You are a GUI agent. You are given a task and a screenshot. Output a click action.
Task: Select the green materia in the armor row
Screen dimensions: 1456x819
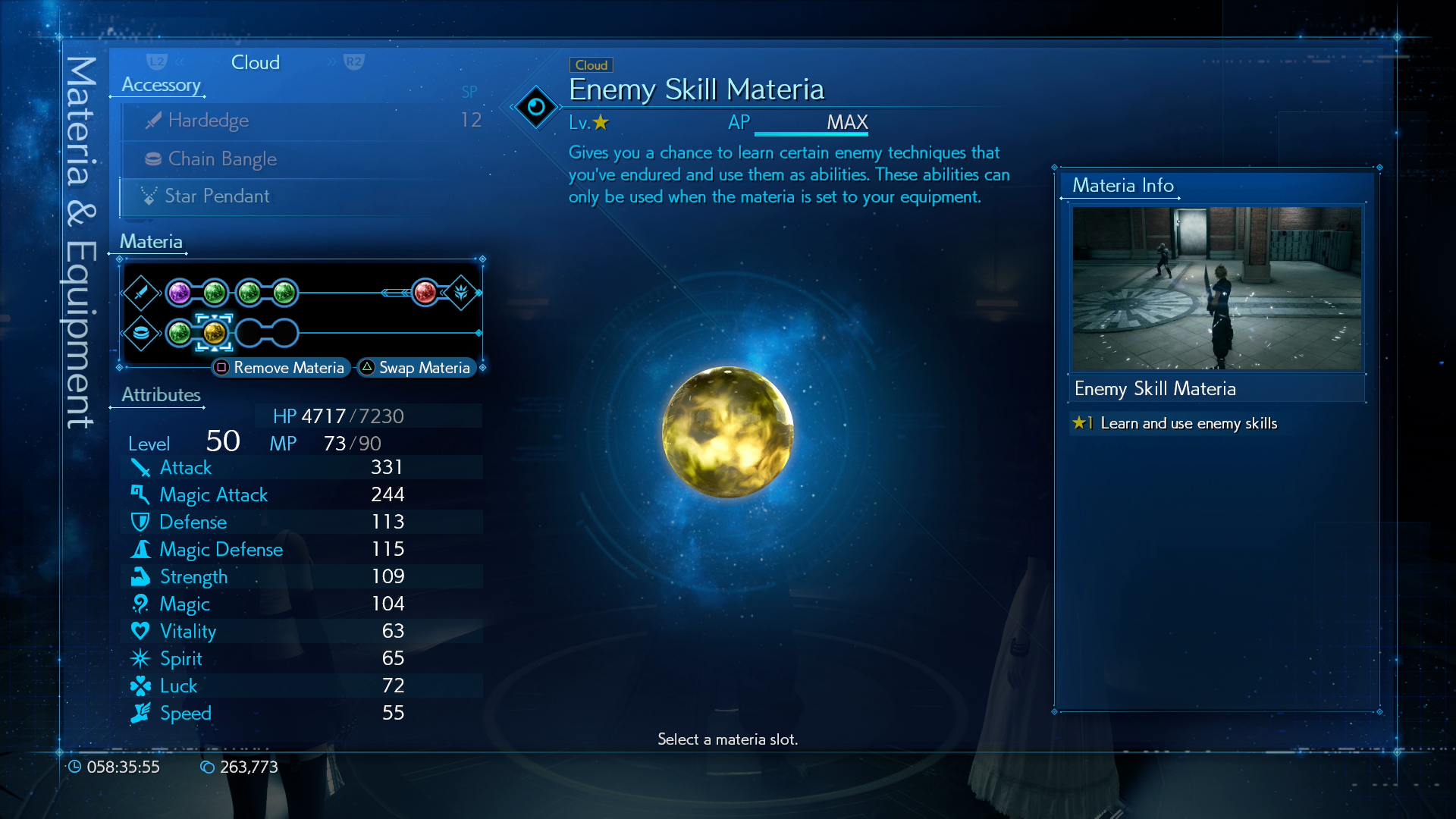tap(180, 333)
